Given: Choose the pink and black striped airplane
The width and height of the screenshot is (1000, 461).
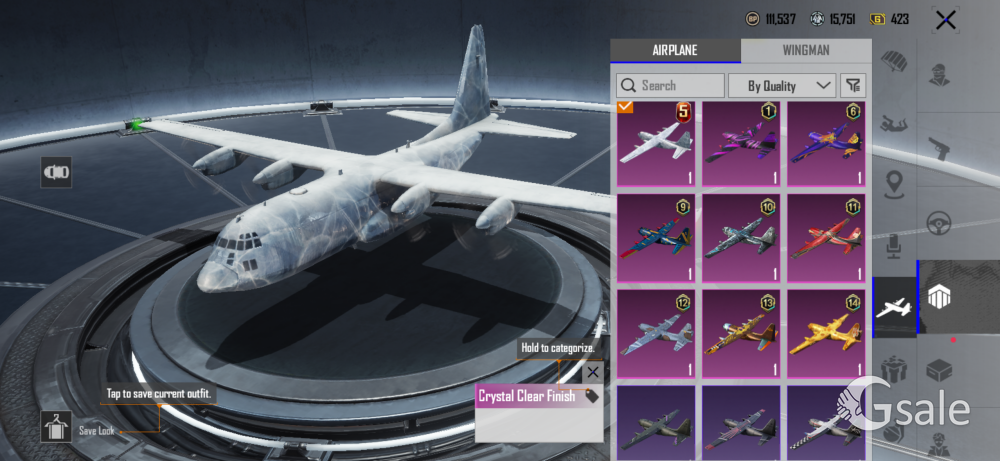Looking at the screenshot, I should 741,144.
